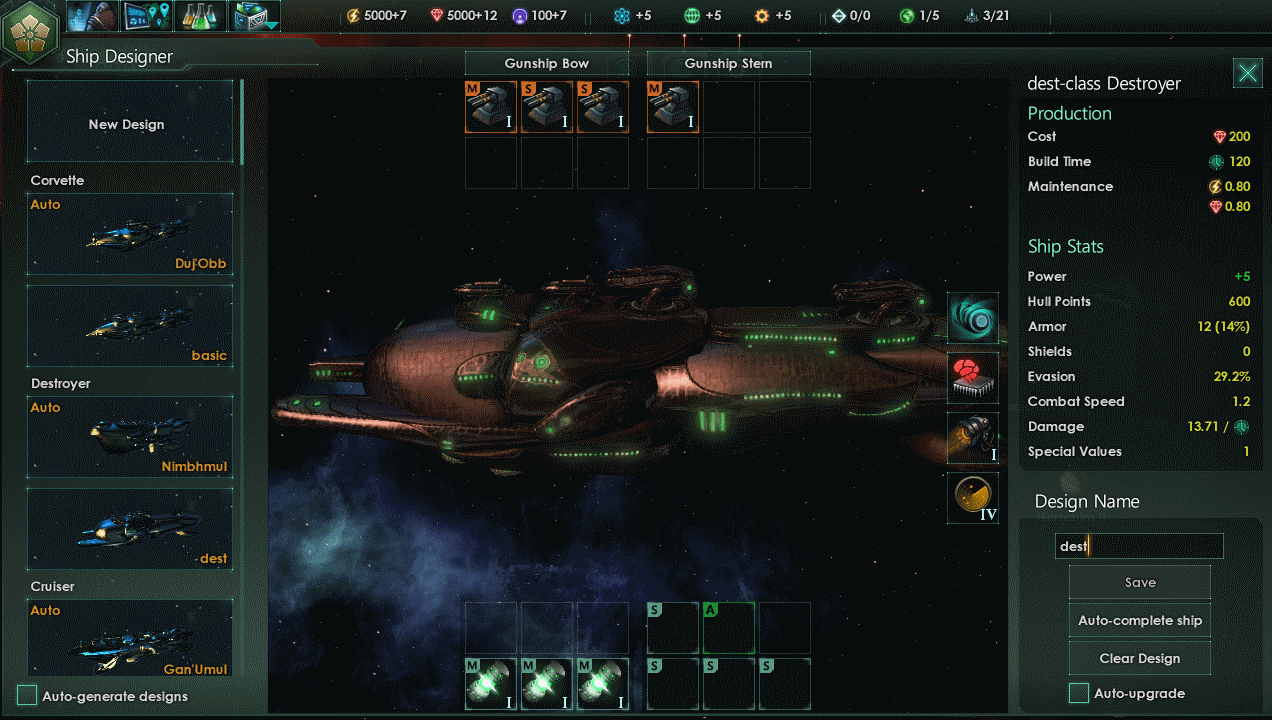Click into the Design Name text field

click(1140, 546)
